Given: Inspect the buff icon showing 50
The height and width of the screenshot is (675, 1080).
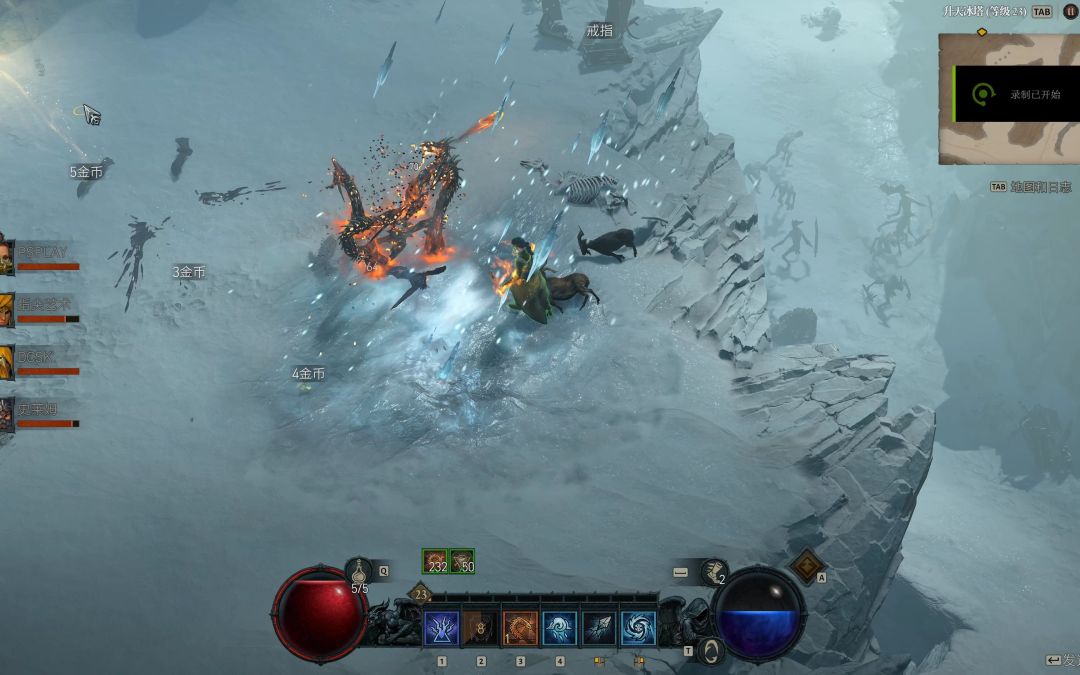Looking at the screenshot, I should click(x=462, y=562).
